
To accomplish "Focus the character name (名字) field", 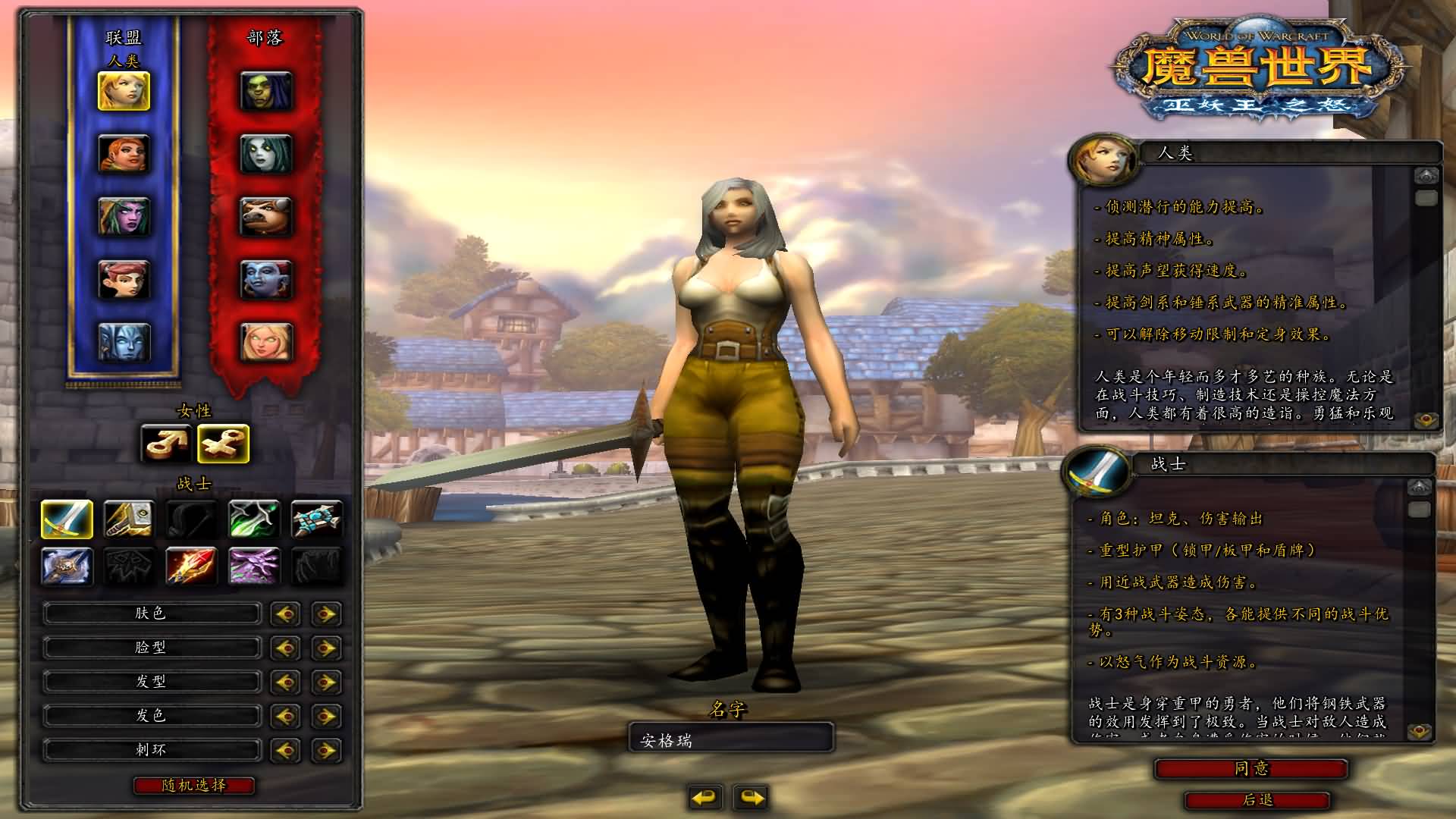I will (x=731, y=739).
